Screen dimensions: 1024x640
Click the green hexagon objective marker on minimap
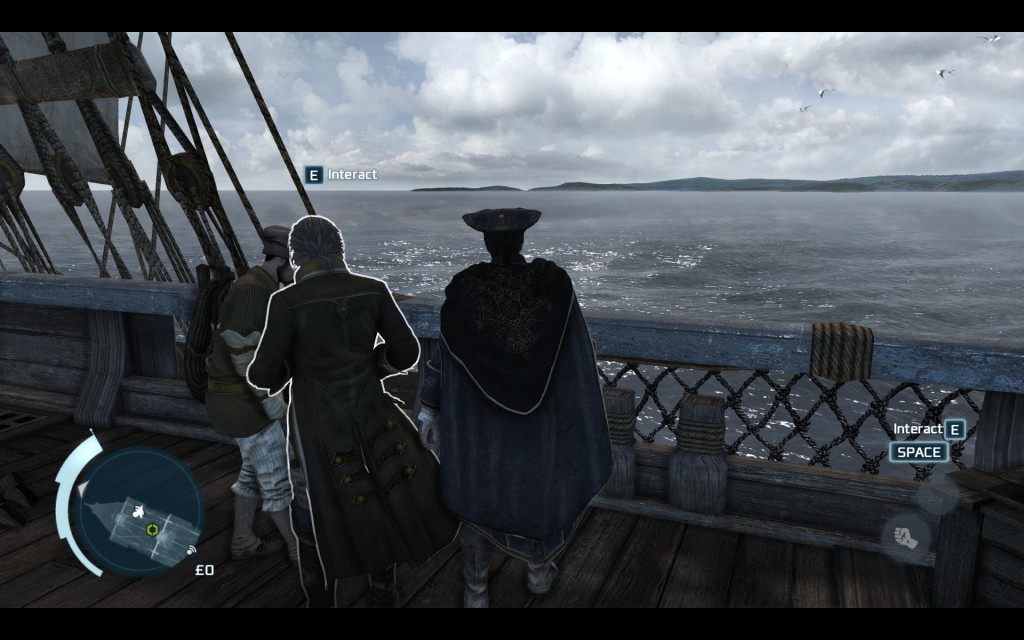[152, 529]
